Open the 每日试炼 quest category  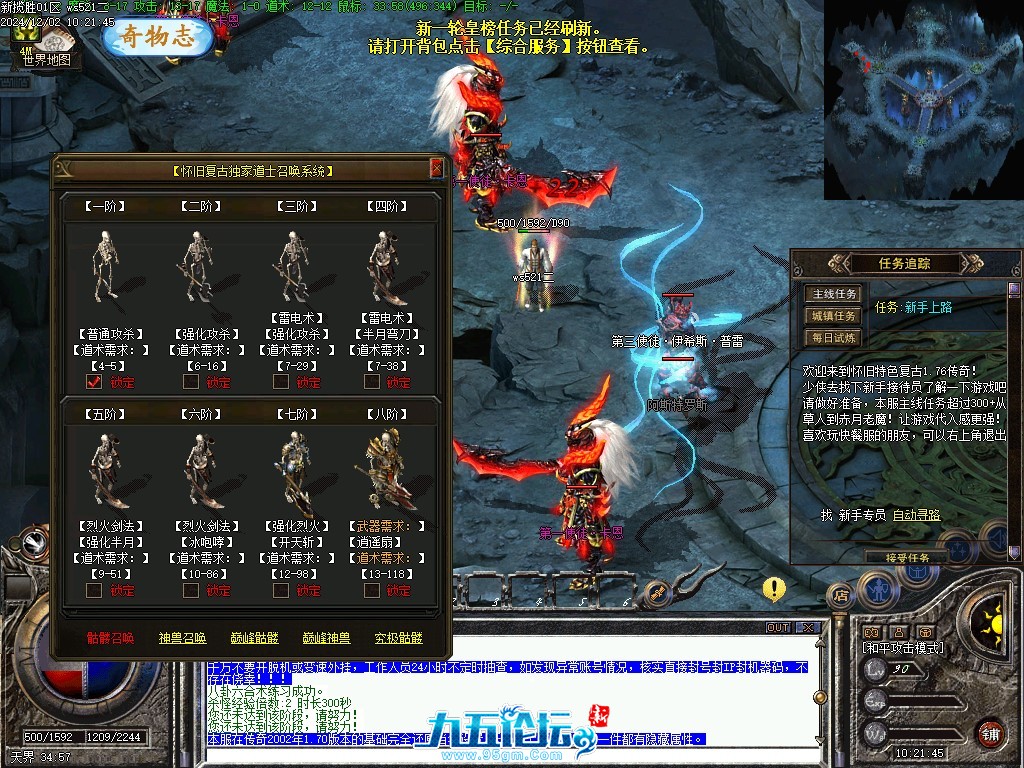833,338
